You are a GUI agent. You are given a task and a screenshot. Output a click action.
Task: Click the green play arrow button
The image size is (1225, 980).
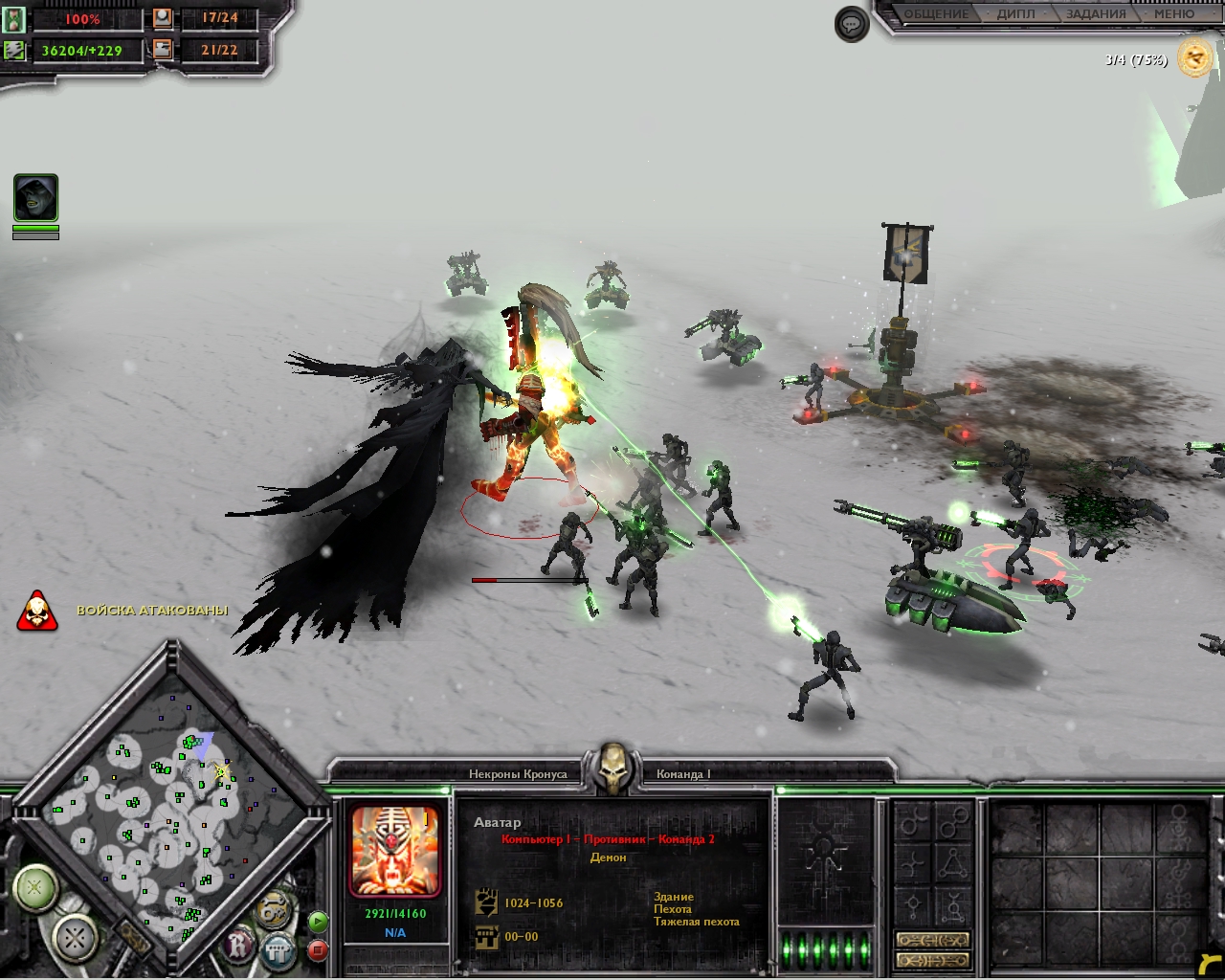[318, 923]
